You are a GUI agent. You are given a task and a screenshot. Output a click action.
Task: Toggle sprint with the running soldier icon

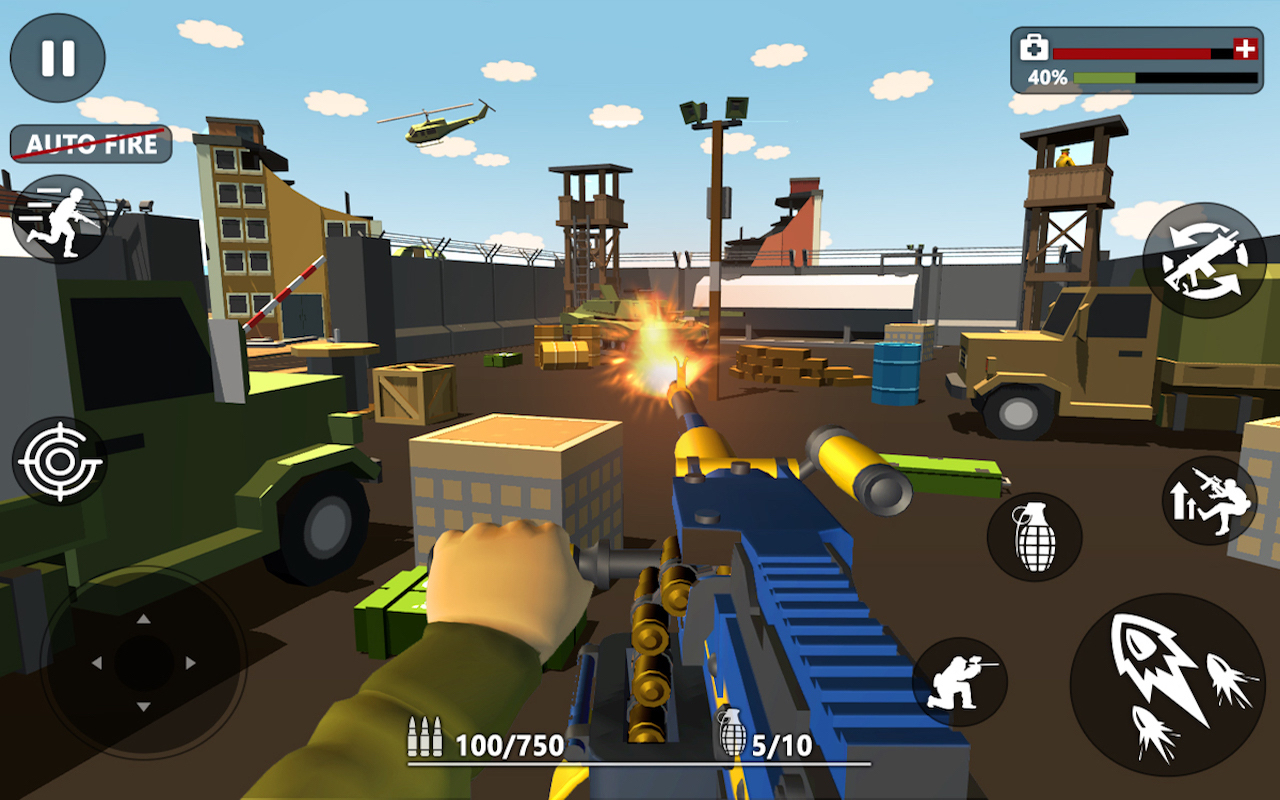coord(62,218)
